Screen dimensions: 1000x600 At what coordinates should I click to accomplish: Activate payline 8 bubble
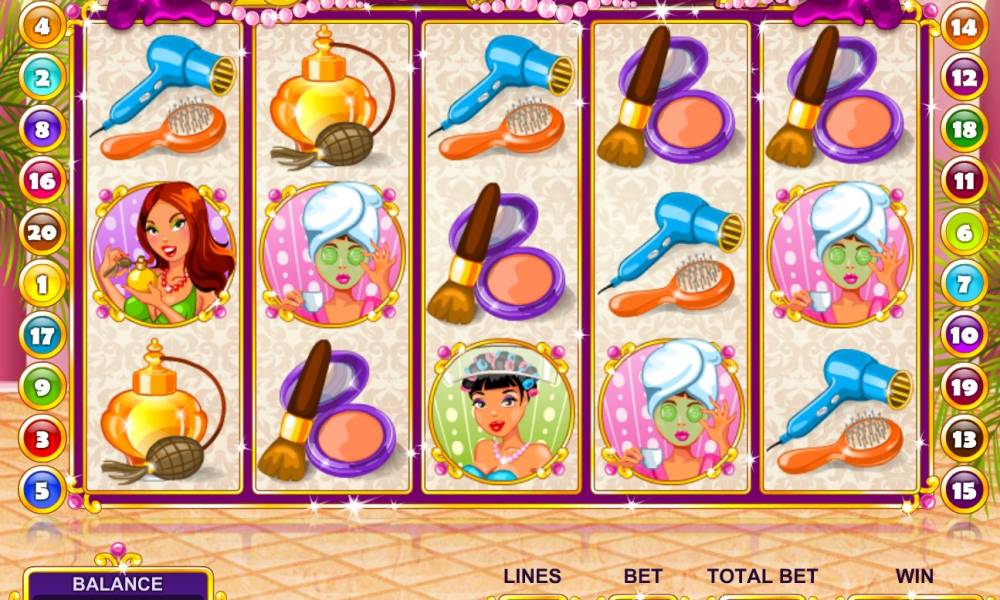[42, 130]
